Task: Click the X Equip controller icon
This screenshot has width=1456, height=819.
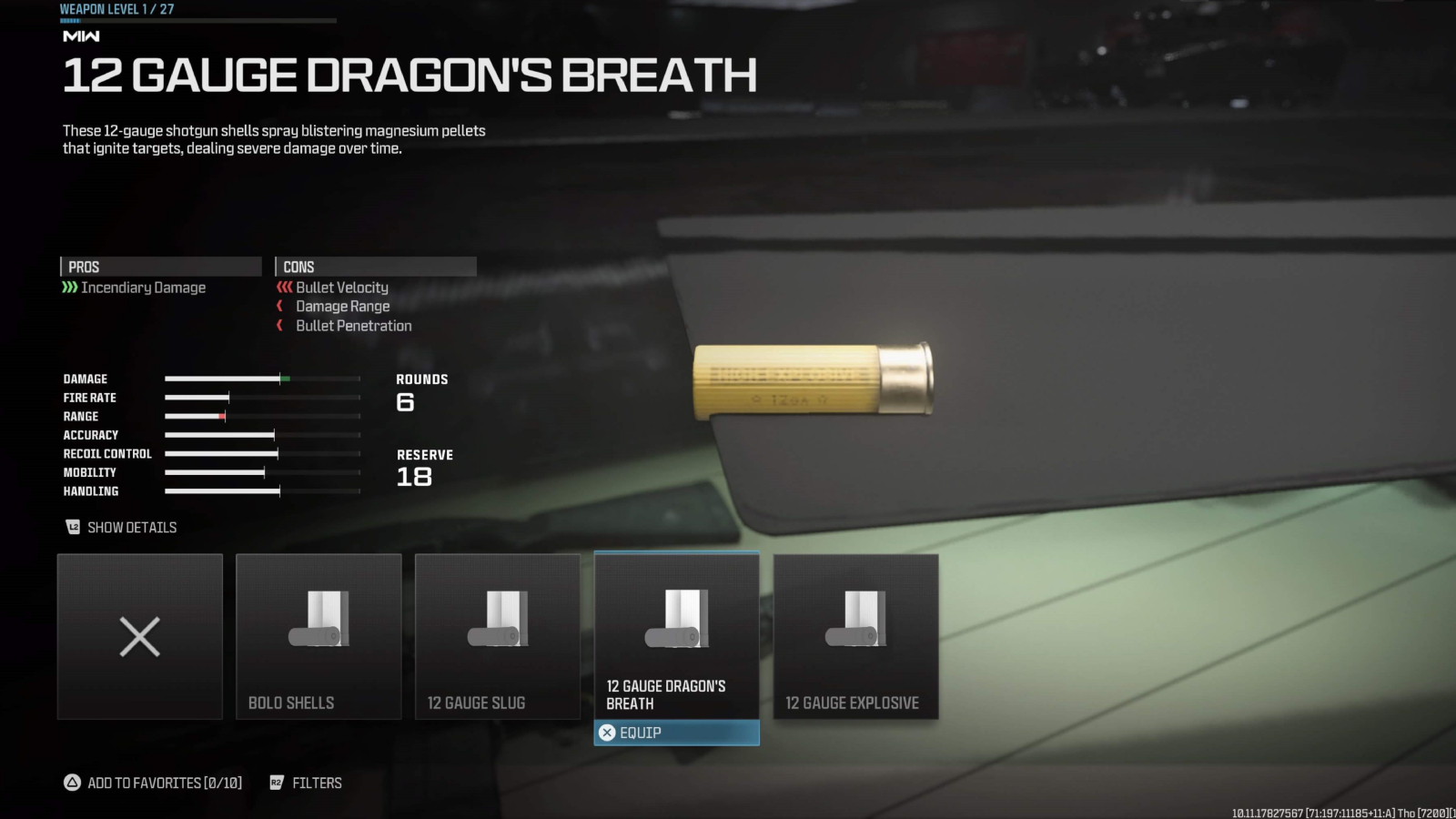Action: [x=606, y=733]
